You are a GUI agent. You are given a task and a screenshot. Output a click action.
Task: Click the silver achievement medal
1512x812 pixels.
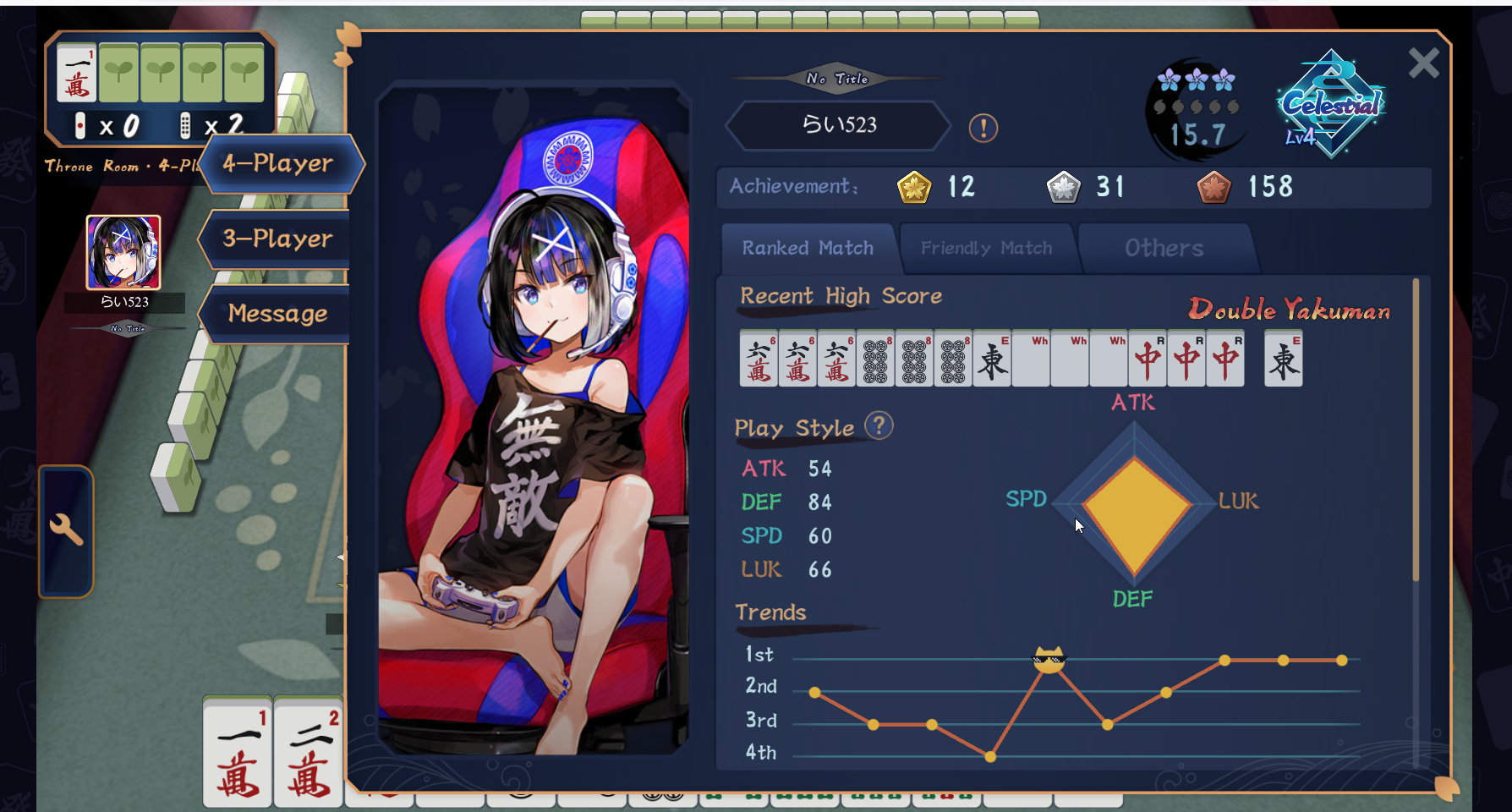pos(1063,188)
